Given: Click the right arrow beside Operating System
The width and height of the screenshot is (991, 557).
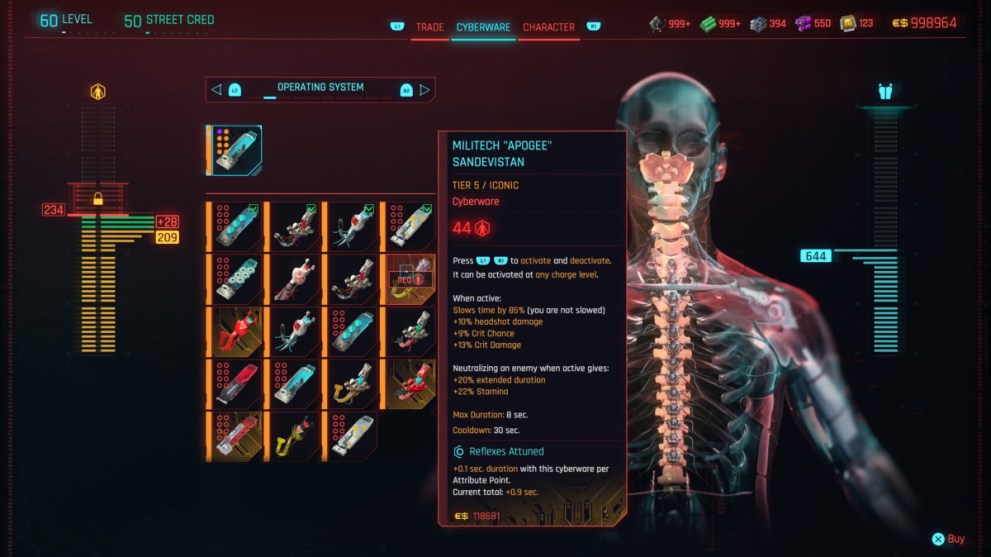Looking at the screenshot, I should point(425,89).
